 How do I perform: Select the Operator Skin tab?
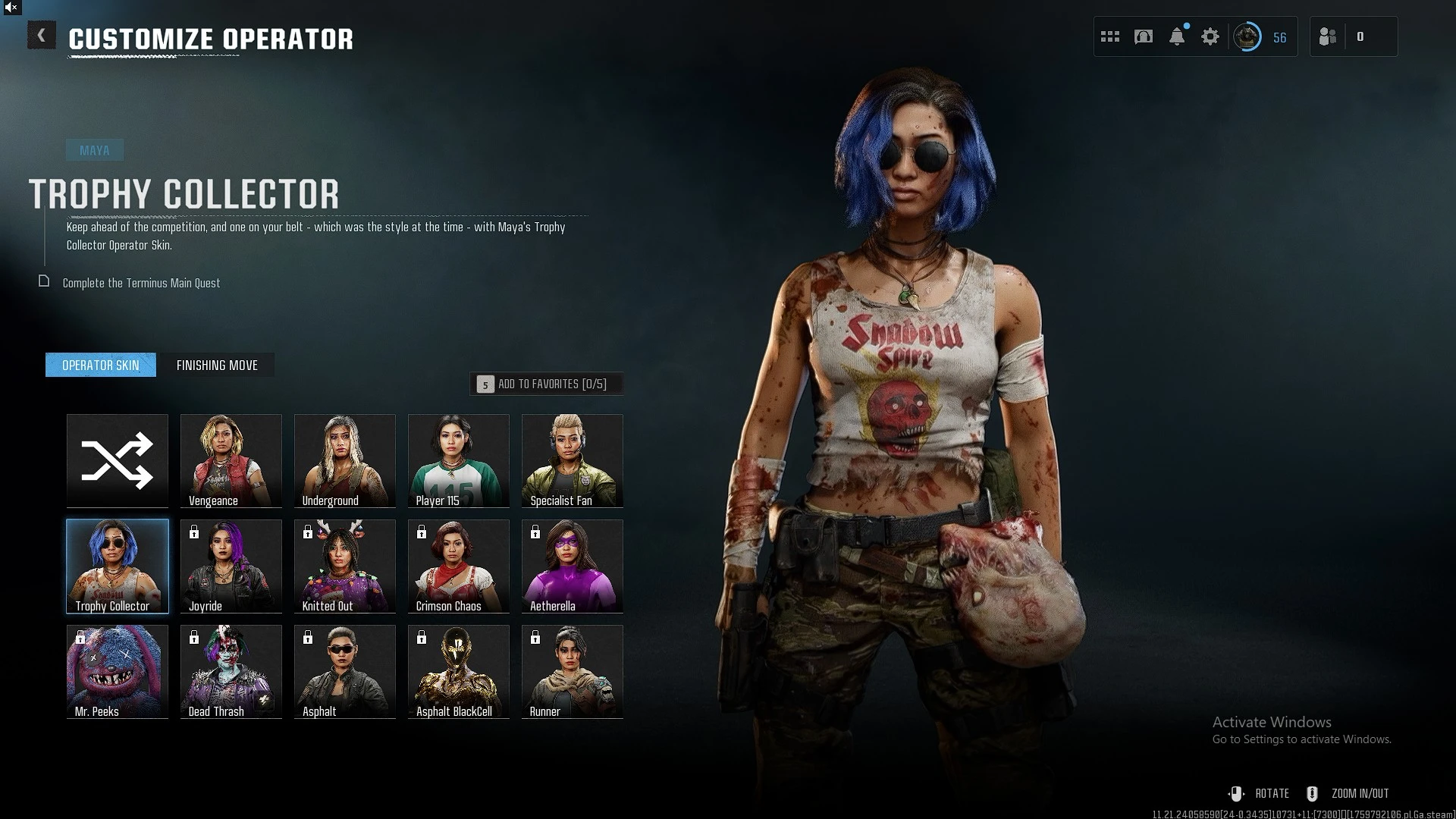[x=101, y=366]
